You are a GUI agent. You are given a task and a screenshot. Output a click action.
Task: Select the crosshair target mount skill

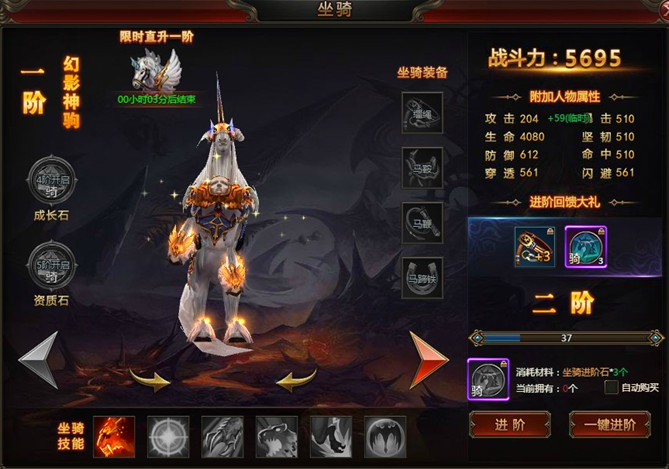click(168, 436)
